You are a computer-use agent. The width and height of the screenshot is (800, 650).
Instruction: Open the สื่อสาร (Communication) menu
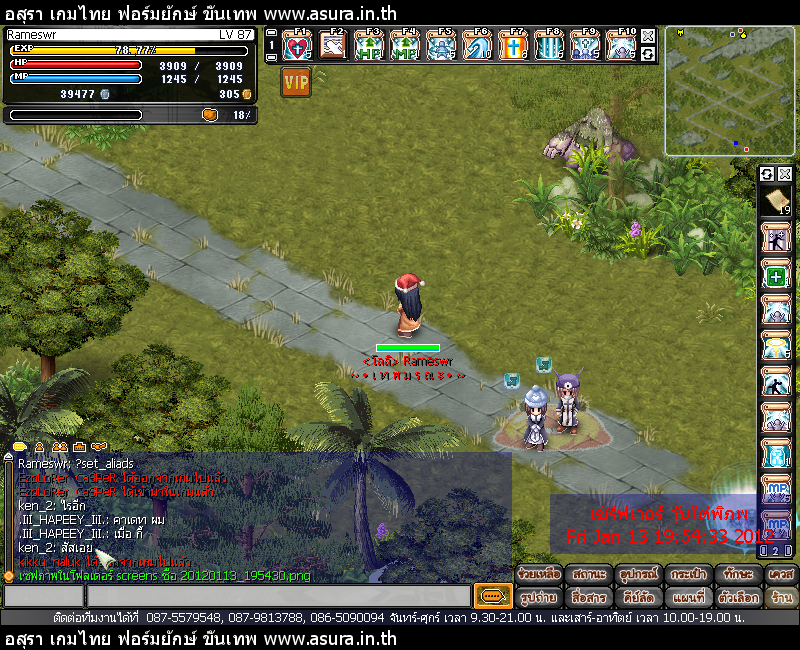click(588, 597)
